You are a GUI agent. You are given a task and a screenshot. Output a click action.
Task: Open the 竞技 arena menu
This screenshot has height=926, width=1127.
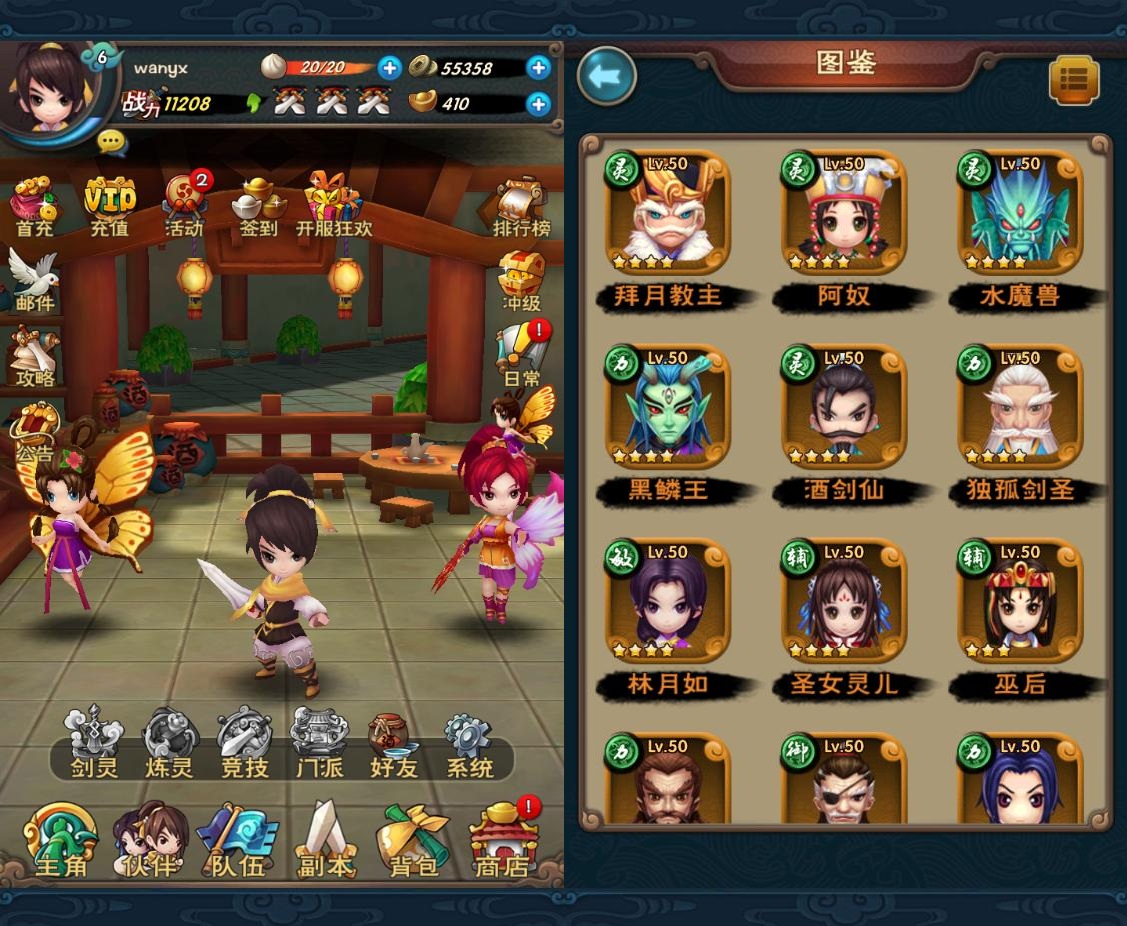coord(244,742)
